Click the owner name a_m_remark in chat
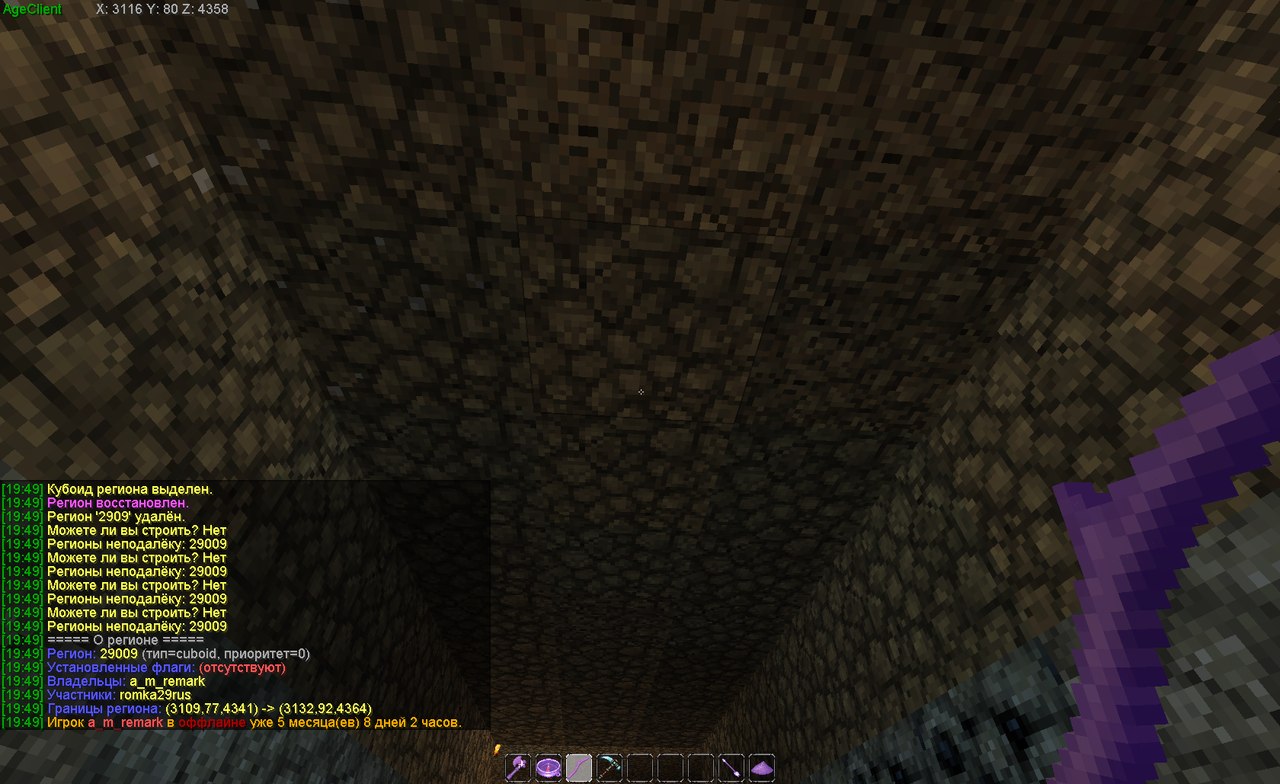The width and height of the screenshot is (1280, 784). (167, 681)
